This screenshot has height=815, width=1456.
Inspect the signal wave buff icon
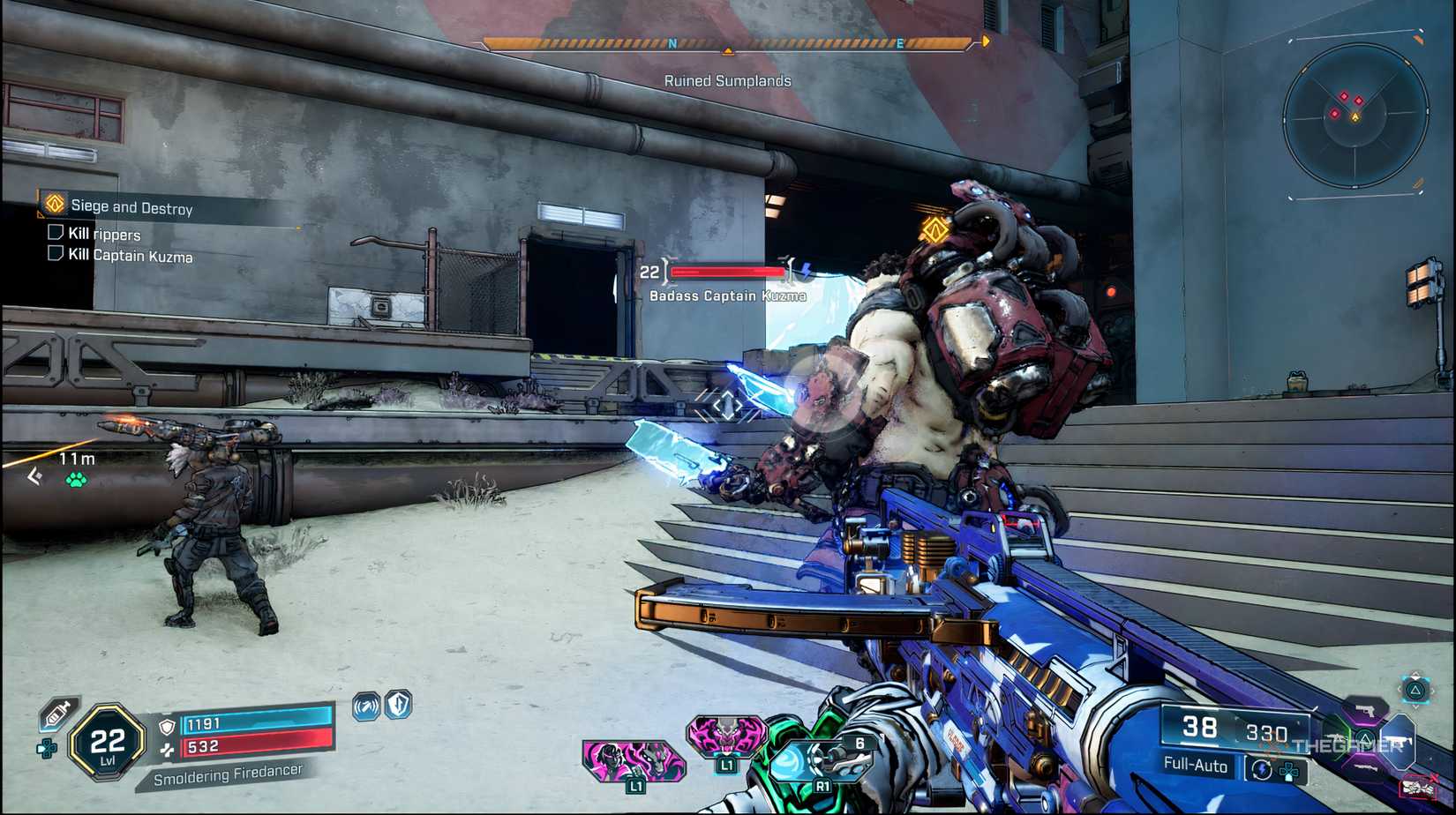click(x=366, y=706)
